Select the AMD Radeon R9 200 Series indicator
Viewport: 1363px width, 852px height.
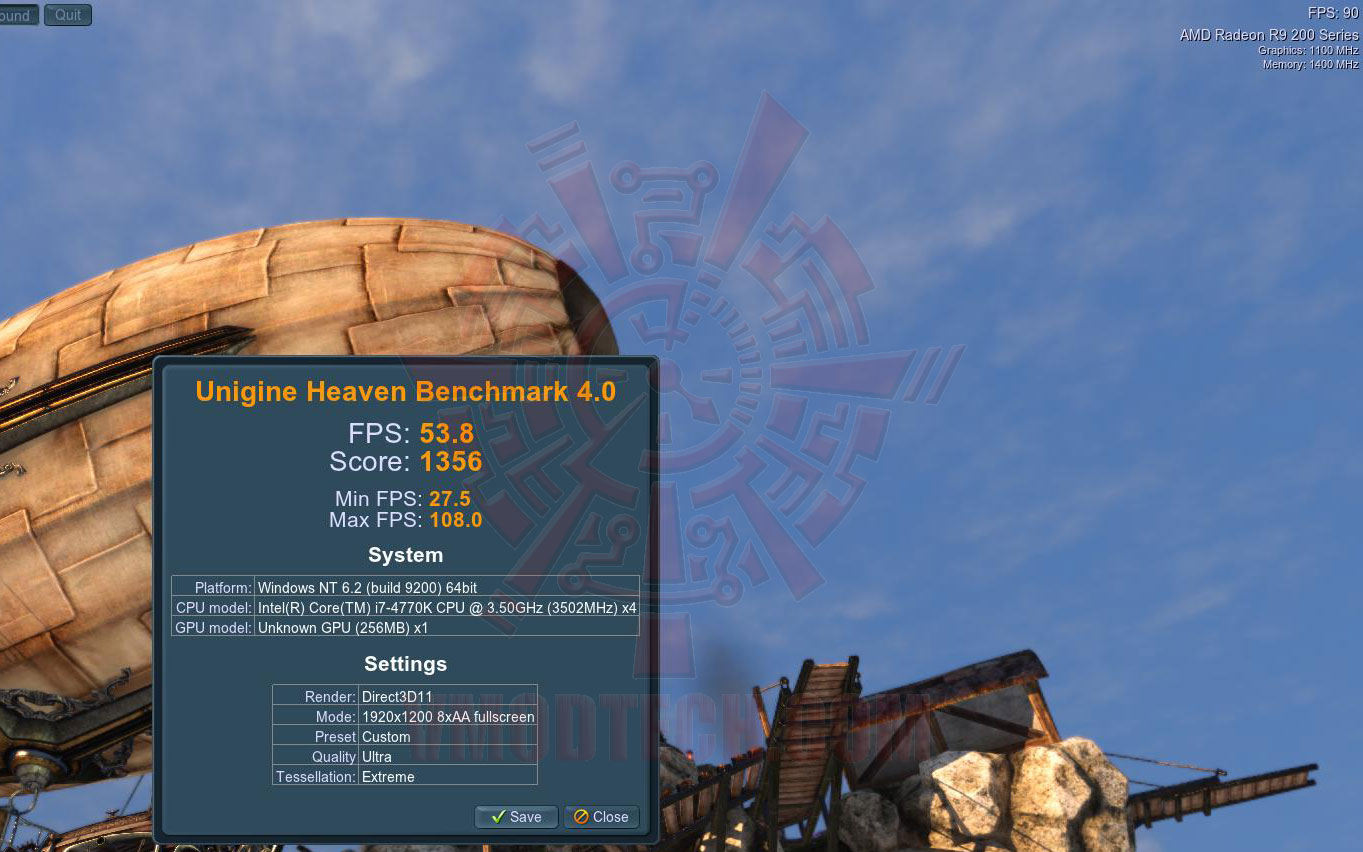(x=1268, y=34)
